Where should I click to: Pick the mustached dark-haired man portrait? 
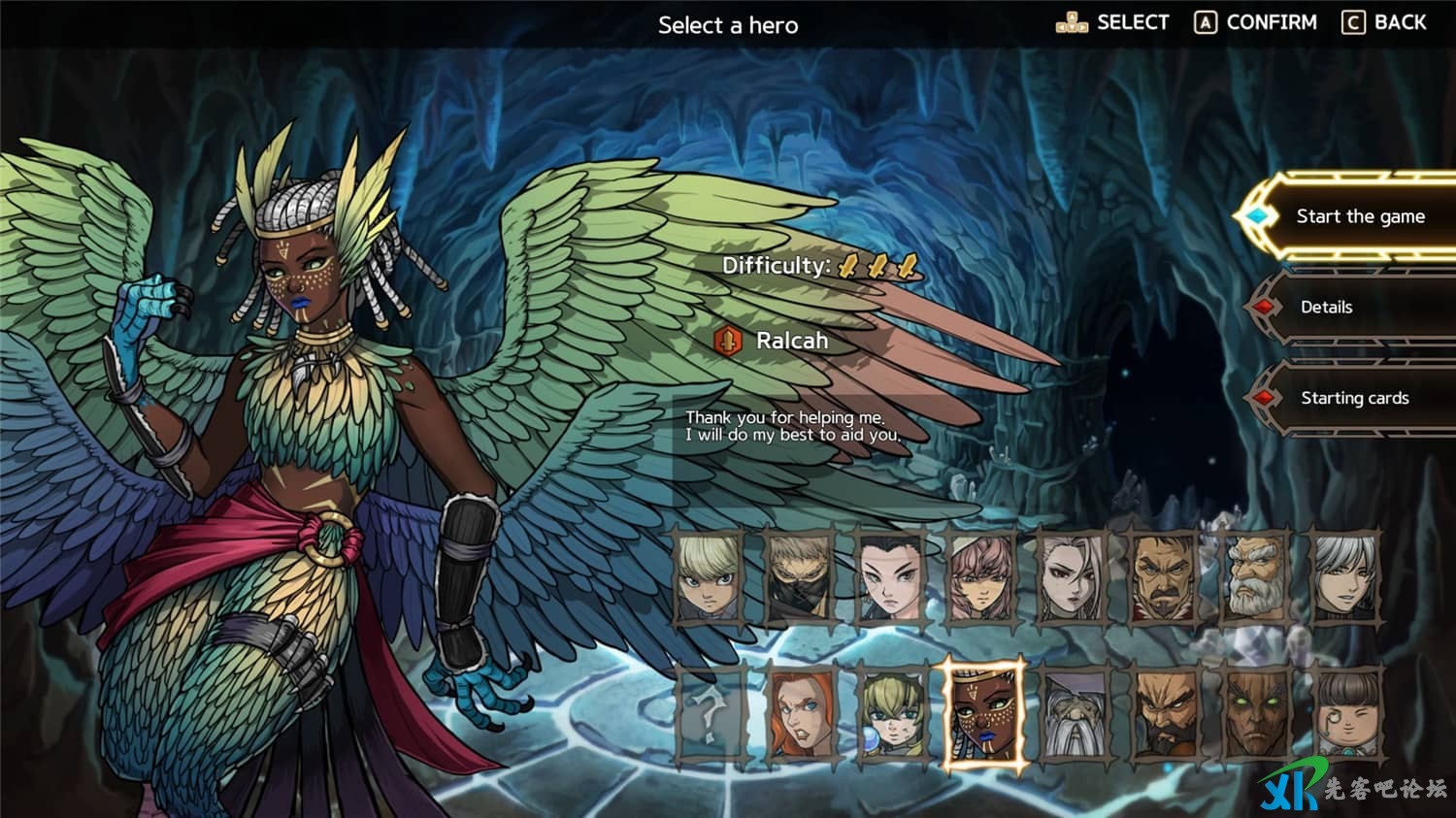(x=1163, y=577)
